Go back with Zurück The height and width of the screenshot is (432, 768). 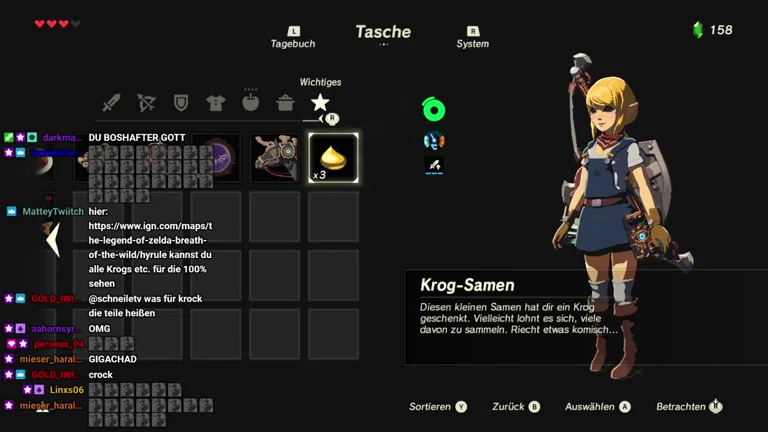pos(516,407)
